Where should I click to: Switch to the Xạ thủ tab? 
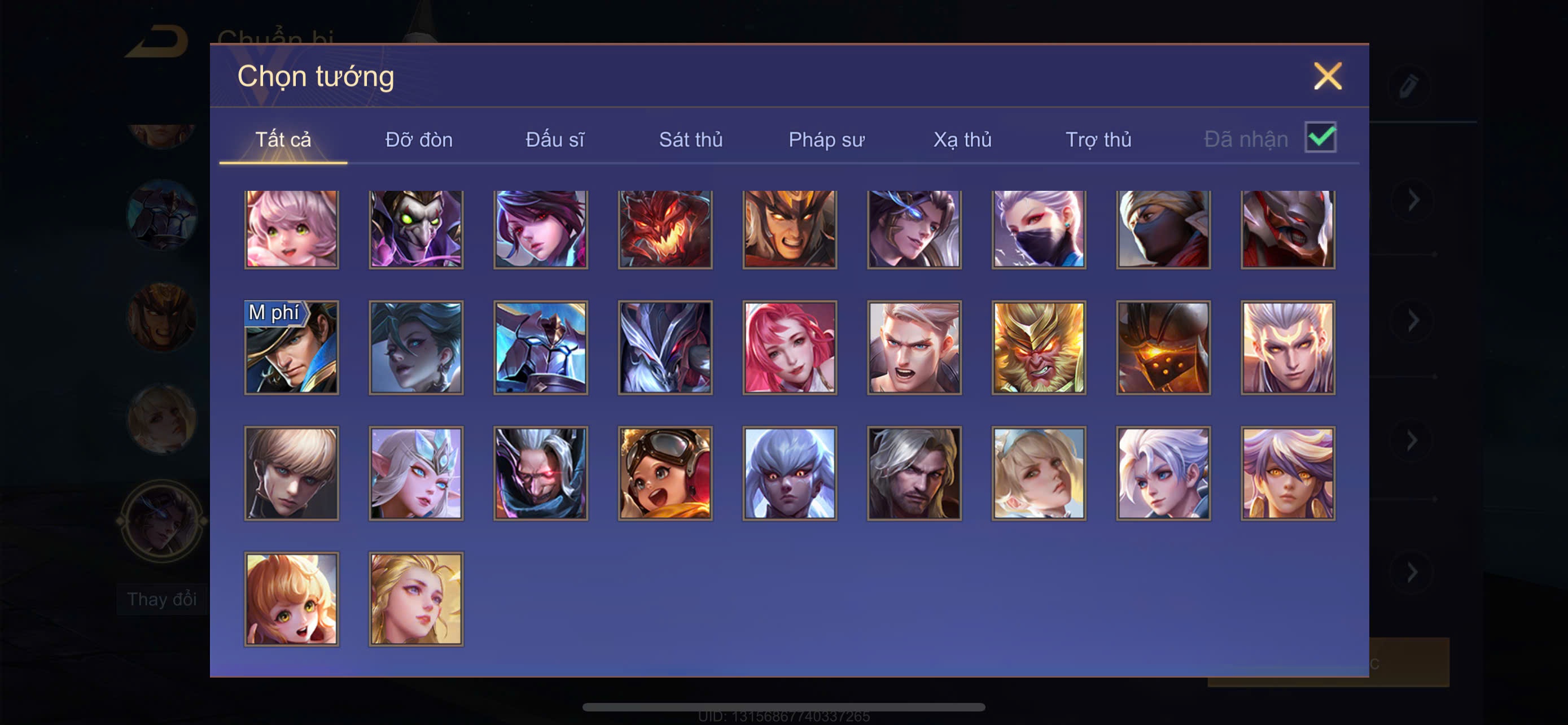[x=962, y=139]
